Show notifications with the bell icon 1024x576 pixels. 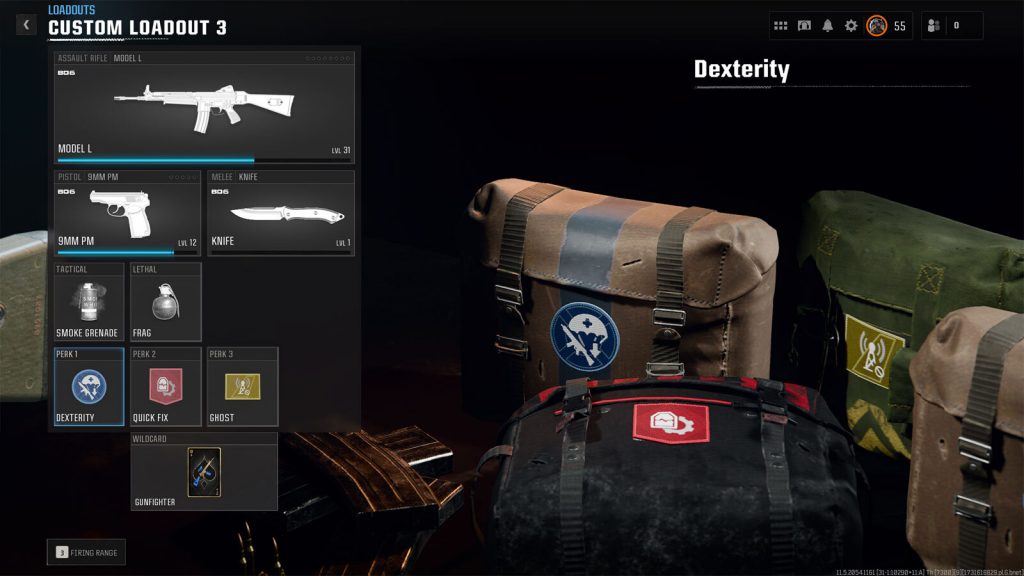point(828,26)
